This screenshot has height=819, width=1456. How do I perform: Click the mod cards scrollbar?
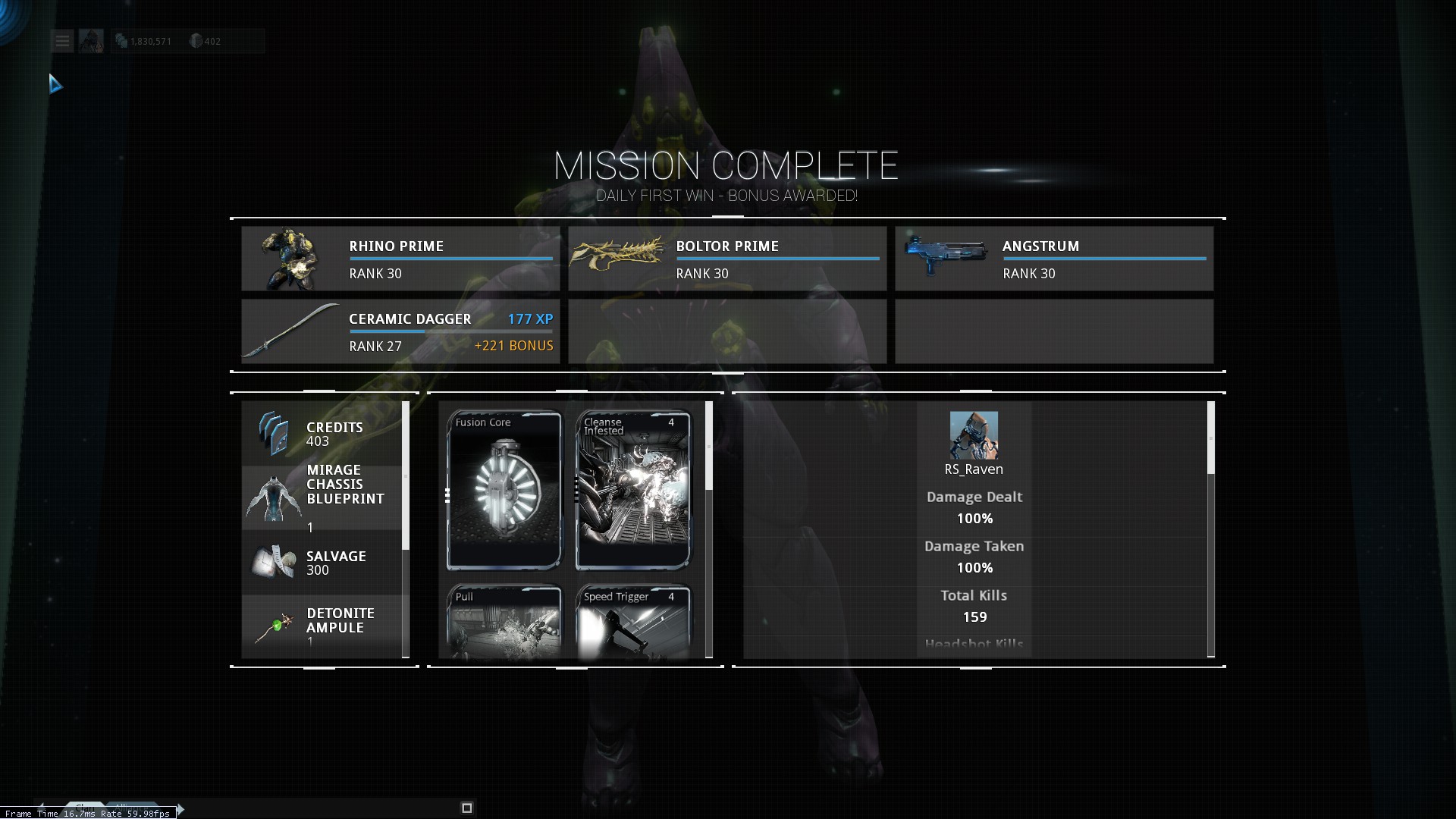(x=709, y=447)
